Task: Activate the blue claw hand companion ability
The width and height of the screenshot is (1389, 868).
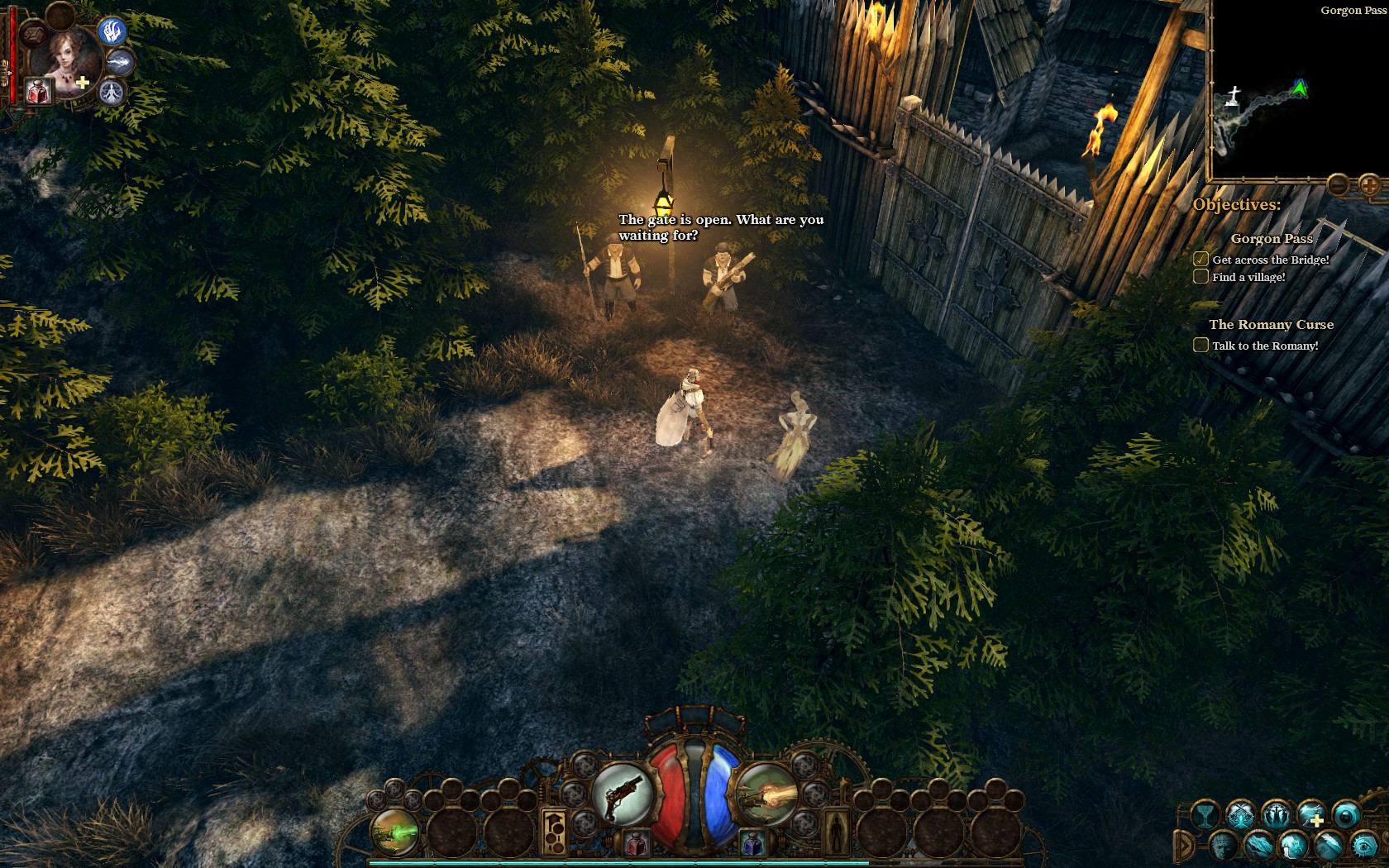Action: 113,31
